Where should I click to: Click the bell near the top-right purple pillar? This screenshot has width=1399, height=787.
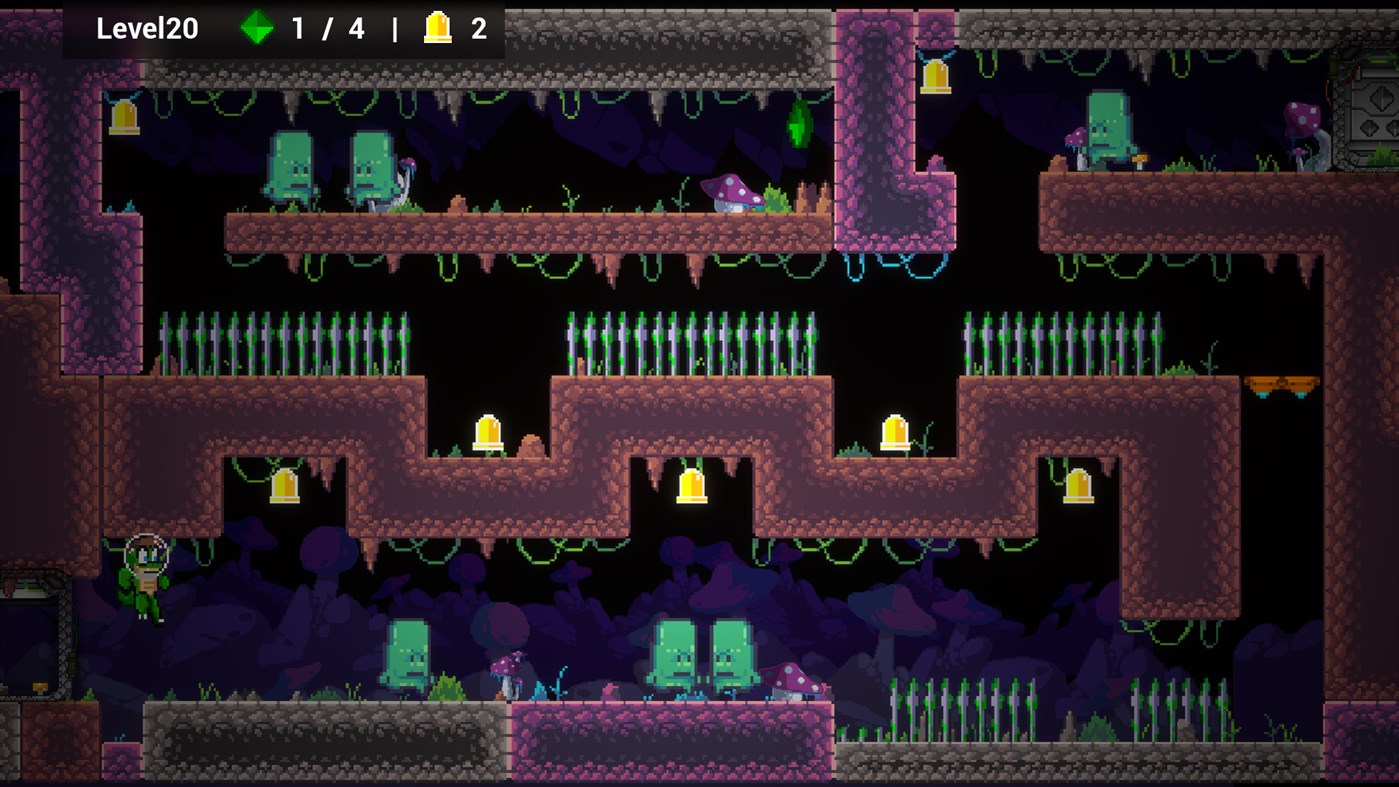click(x=935, y=76)
